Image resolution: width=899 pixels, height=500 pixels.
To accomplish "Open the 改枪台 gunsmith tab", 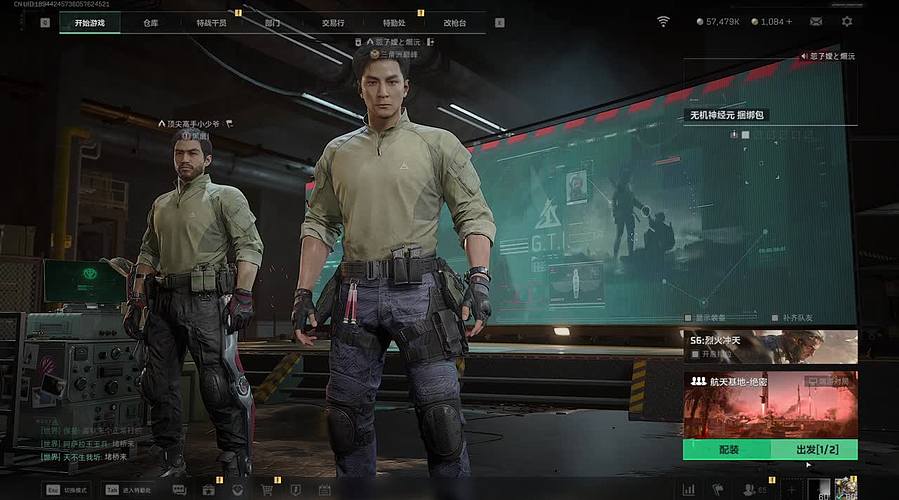I will click(455, 22).
